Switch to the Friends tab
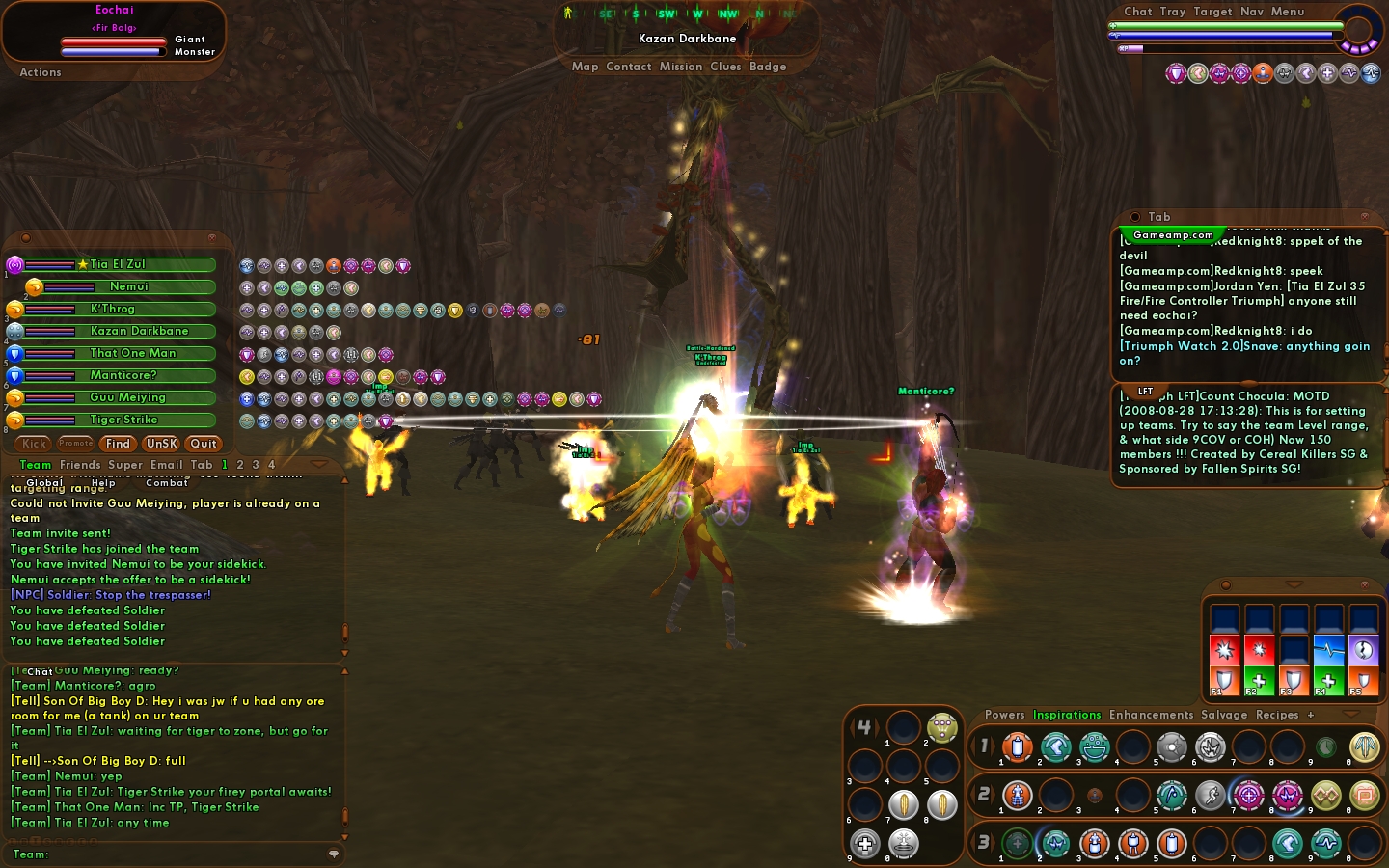1389x868 pixels. pos(80,465)
